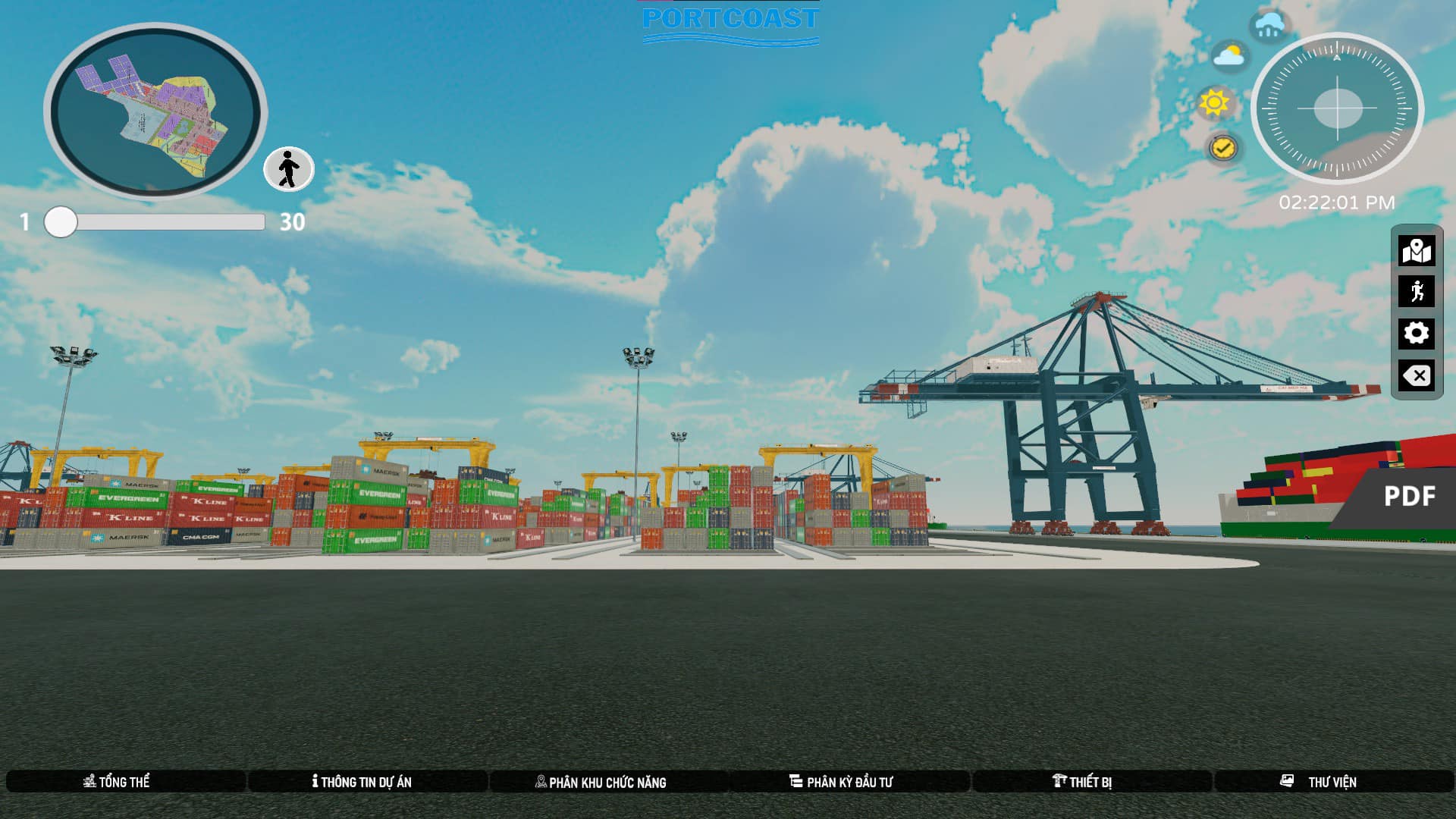
Task: Click the compass dial
Action: 1337,108
